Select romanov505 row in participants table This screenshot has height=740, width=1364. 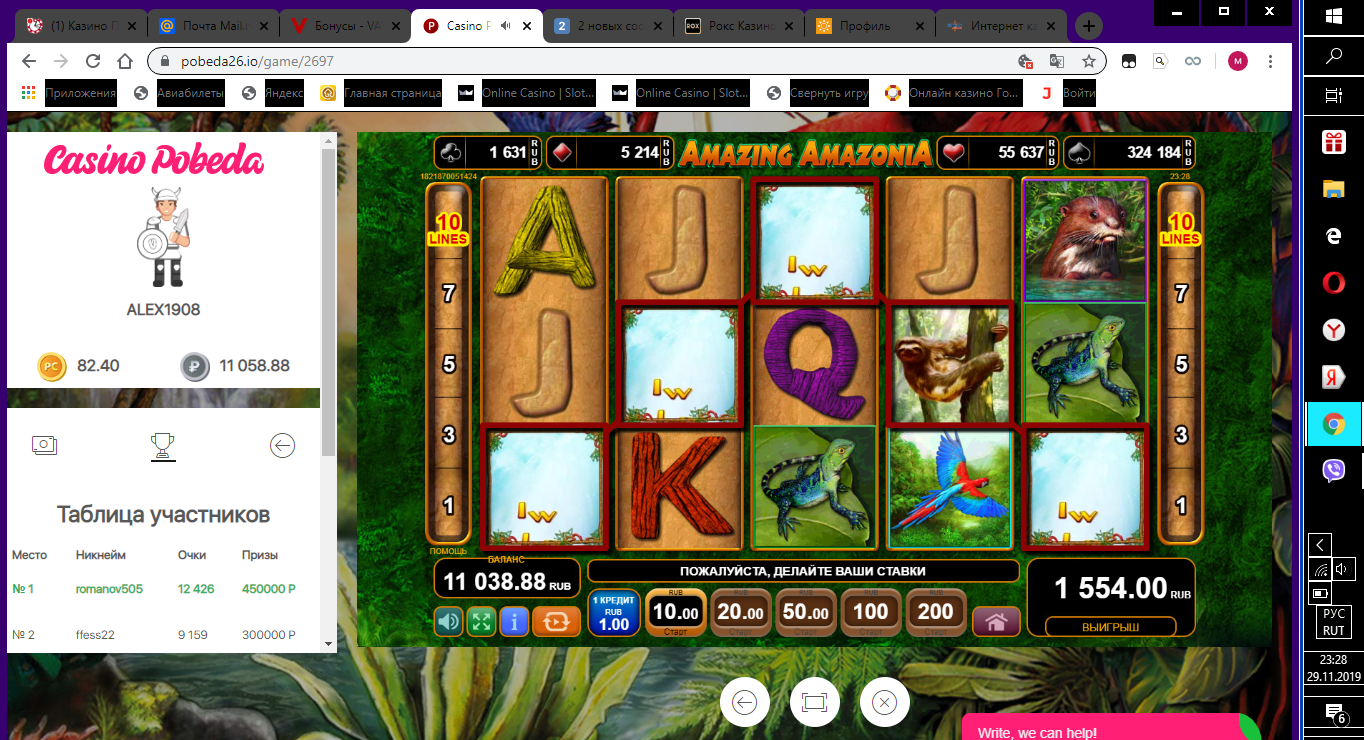pos(109,589)
